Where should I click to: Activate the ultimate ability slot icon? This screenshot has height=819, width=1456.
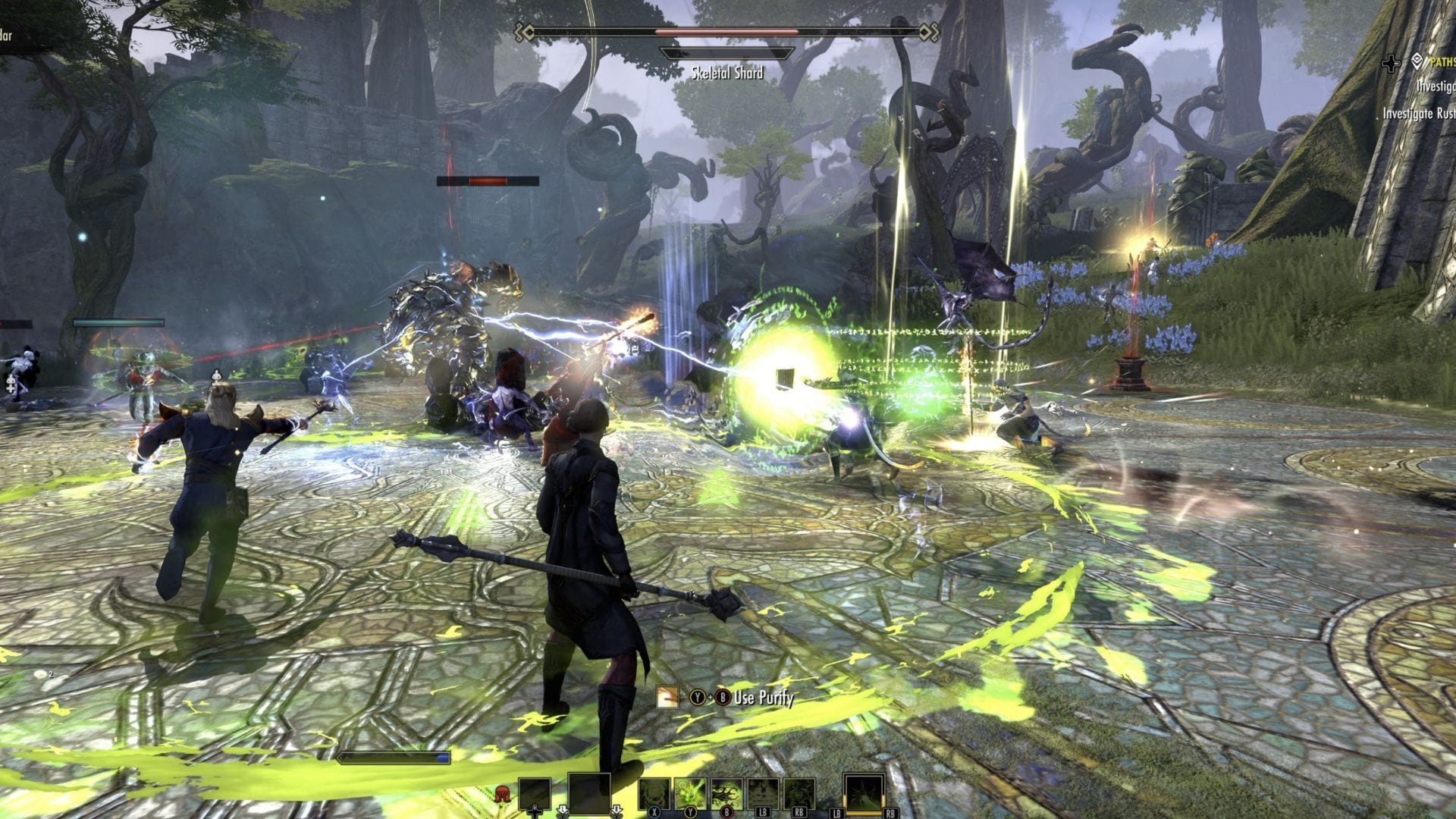[863, 793]
